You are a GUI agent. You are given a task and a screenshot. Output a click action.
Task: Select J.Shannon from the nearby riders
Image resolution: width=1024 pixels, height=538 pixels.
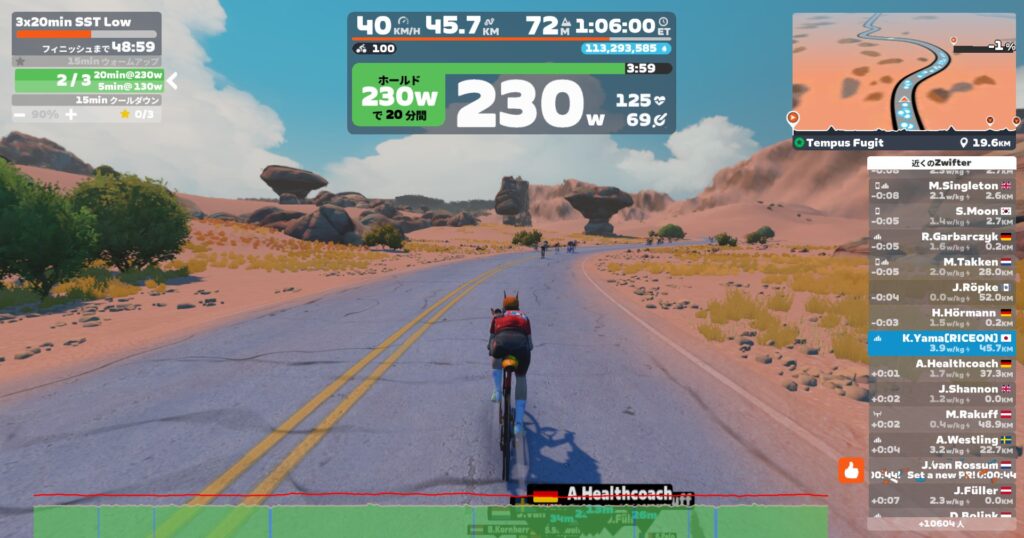pyautogui.click(x=942, y=394)
